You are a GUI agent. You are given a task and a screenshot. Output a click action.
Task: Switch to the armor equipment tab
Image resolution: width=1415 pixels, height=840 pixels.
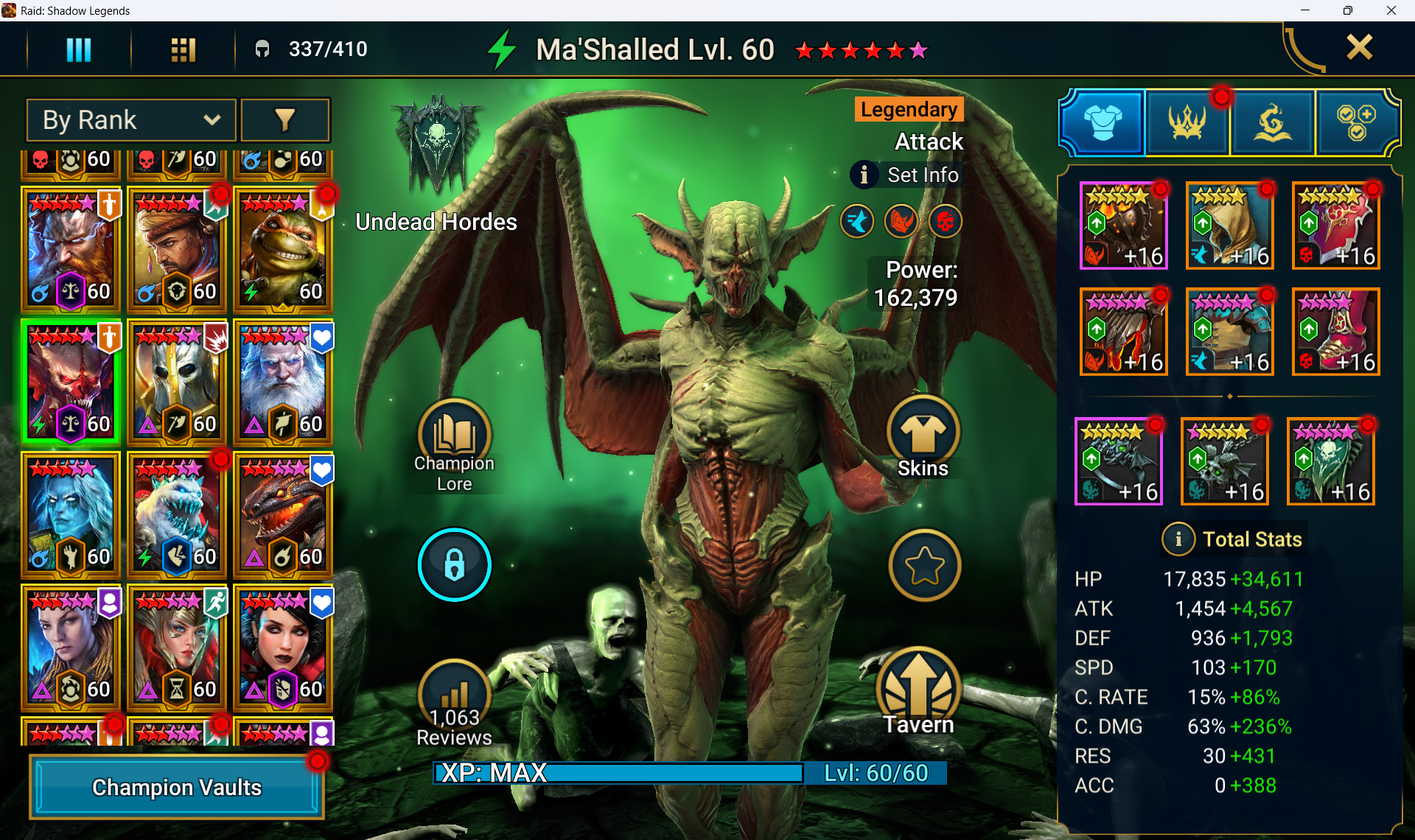click(1103, 122)
